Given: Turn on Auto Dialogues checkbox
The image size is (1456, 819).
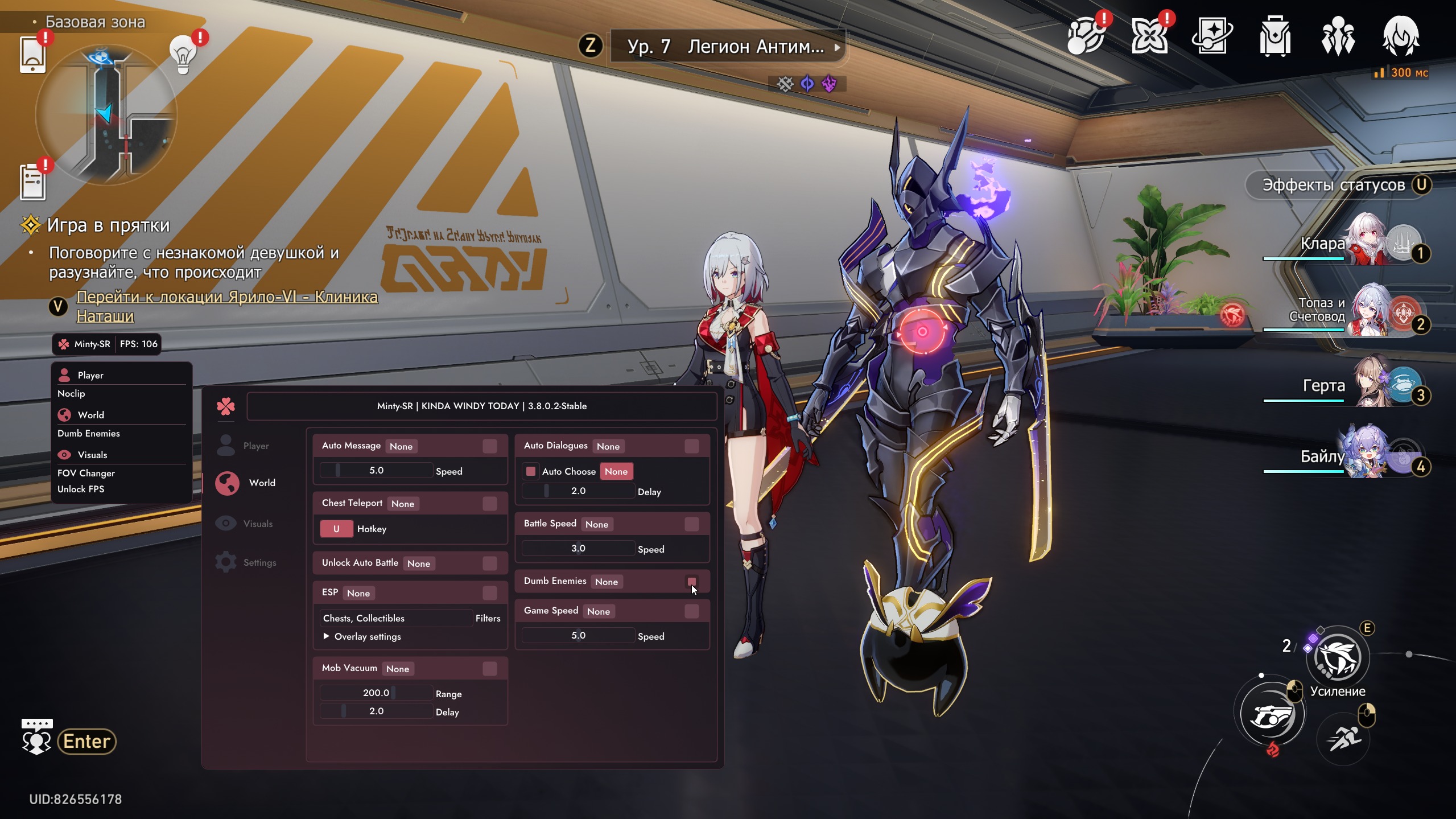Looking at the screenshot, I should pos(691,446).
